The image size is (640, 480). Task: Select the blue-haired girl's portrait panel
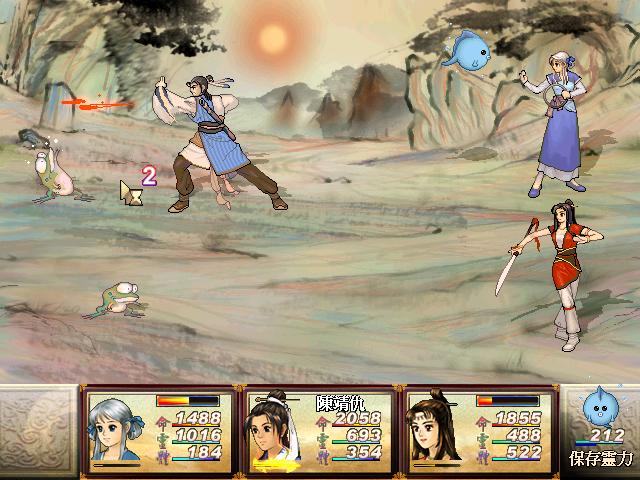(119, 430)
